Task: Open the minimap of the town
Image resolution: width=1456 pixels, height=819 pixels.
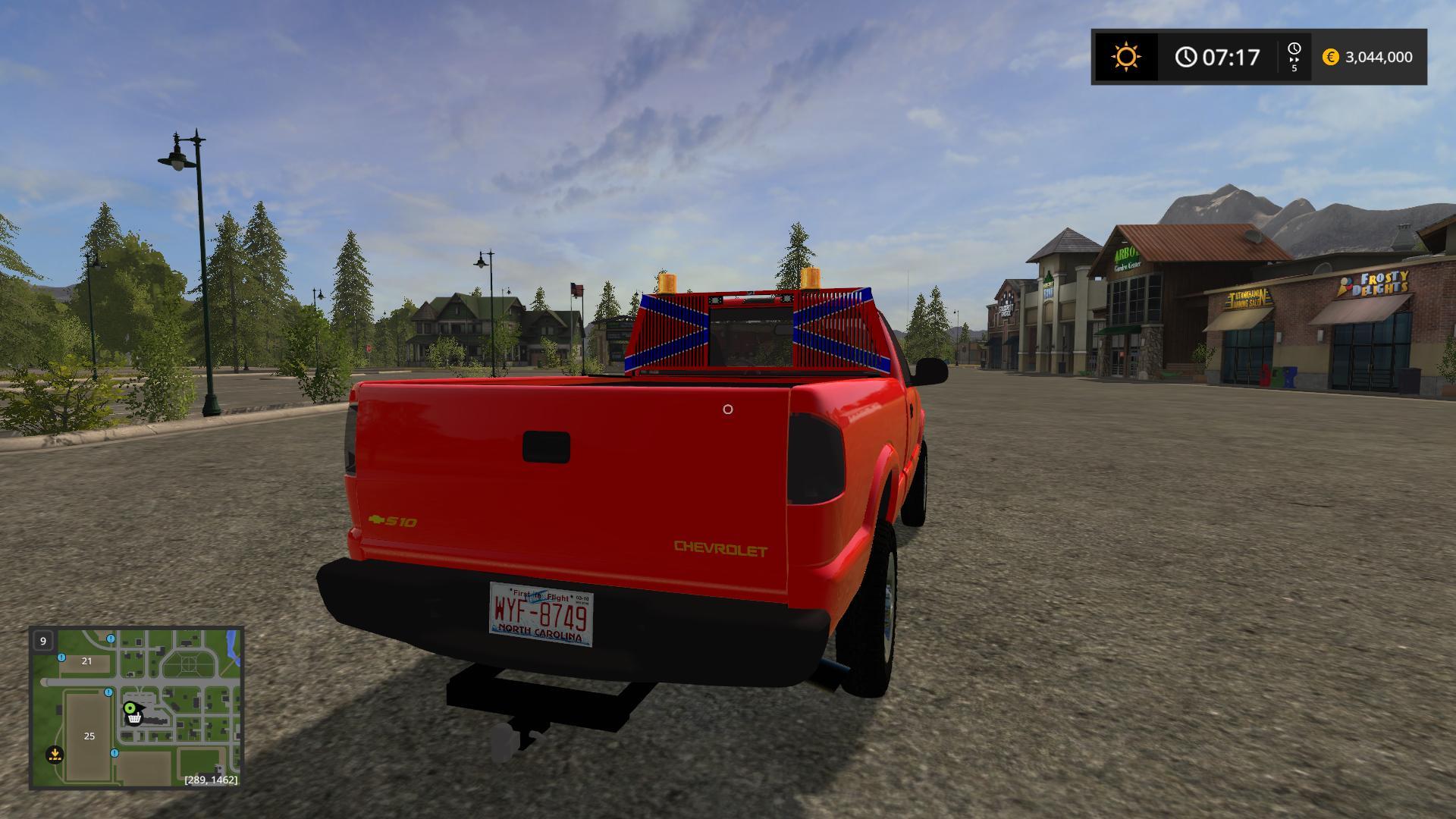Action: (136, 707)
